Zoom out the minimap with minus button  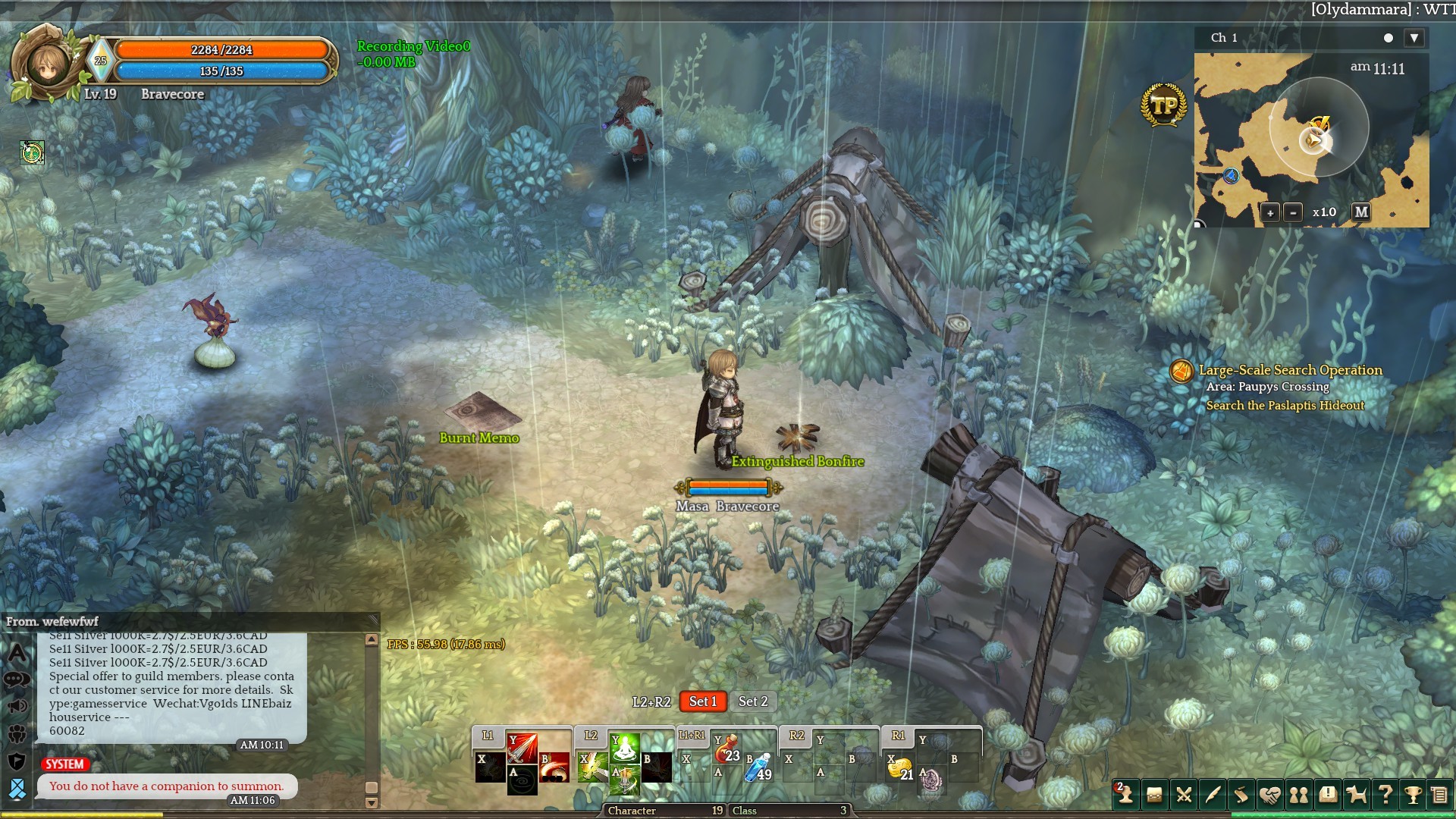coord(1294,213)
